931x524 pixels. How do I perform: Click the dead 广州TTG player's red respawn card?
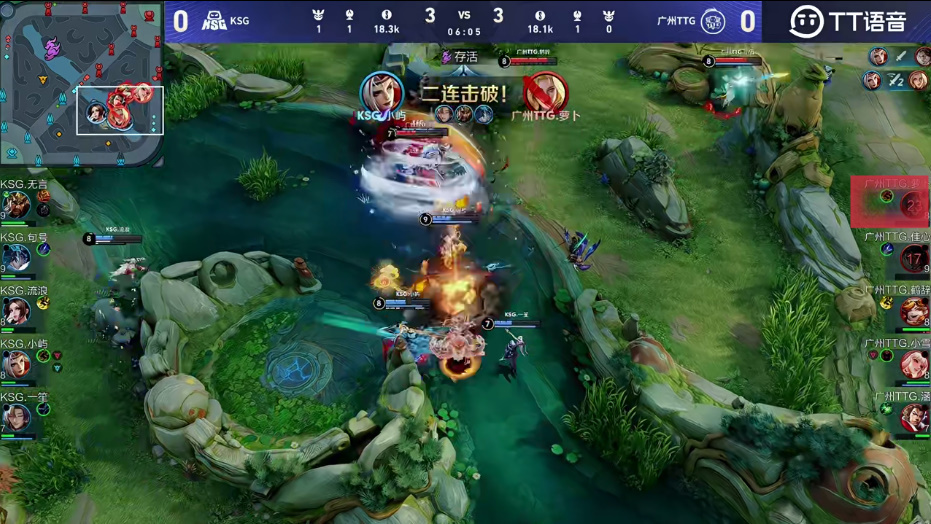pyautogui.click(x=890, y=201)
